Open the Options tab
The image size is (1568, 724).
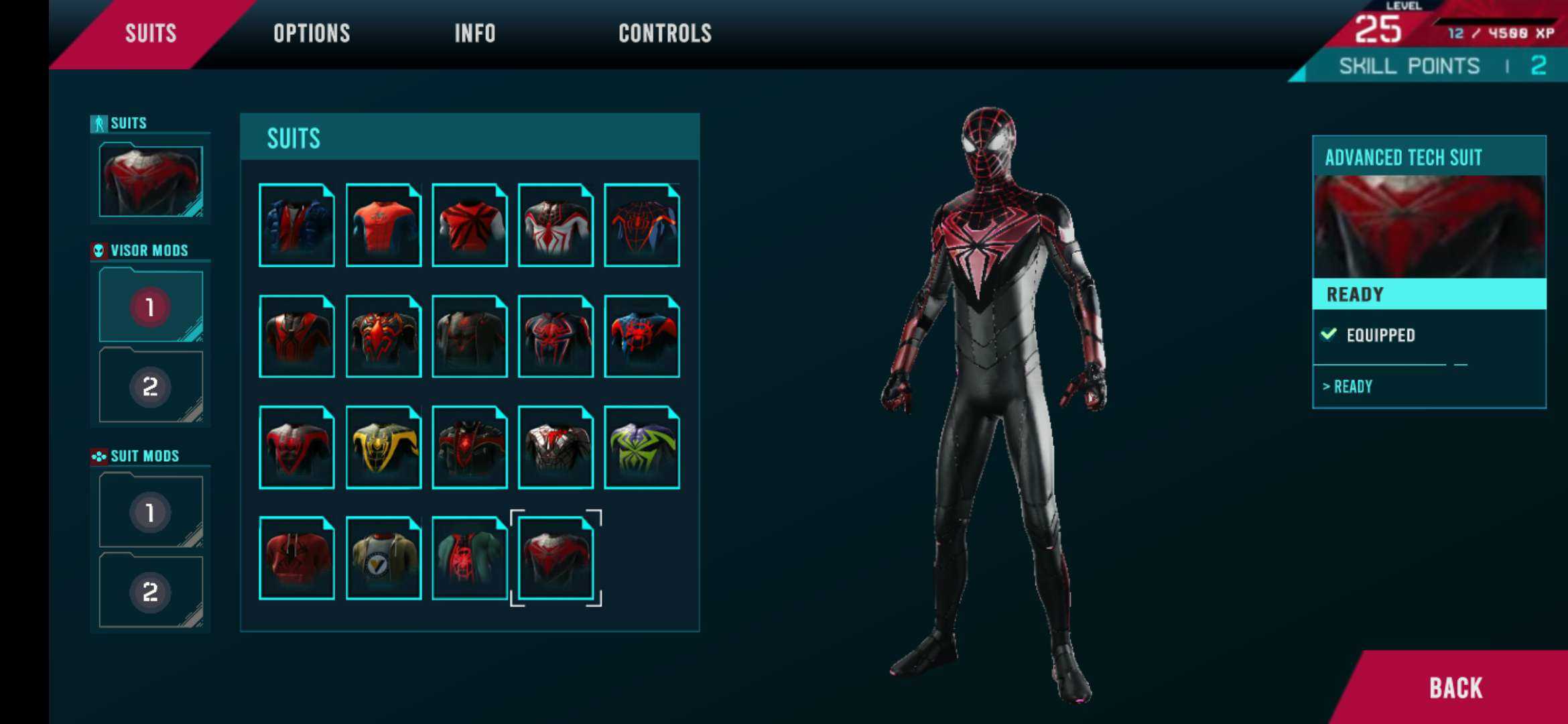click(312, 34)
